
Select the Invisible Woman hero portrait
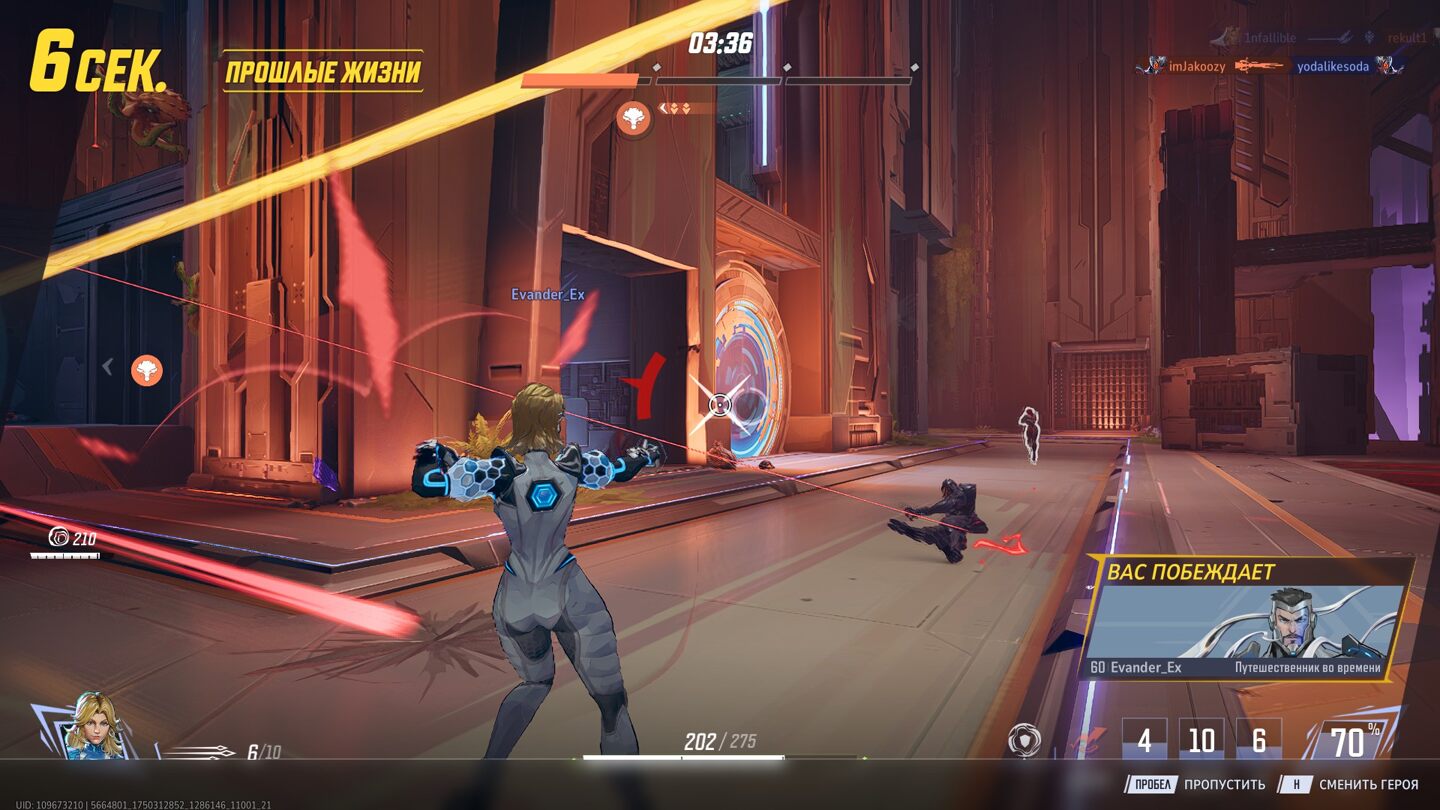coord(95,727)
